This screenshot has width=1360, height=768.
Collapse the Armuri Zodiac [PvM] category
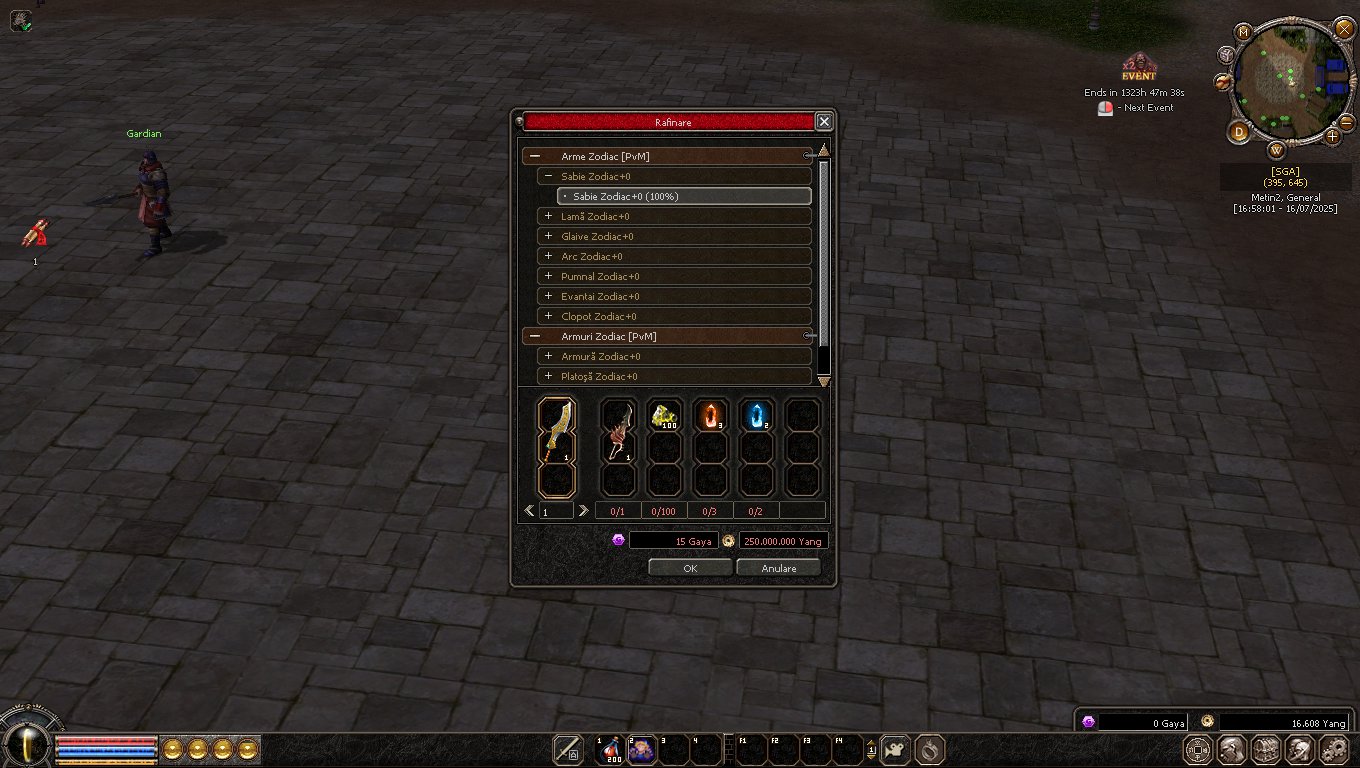point(536,336)
